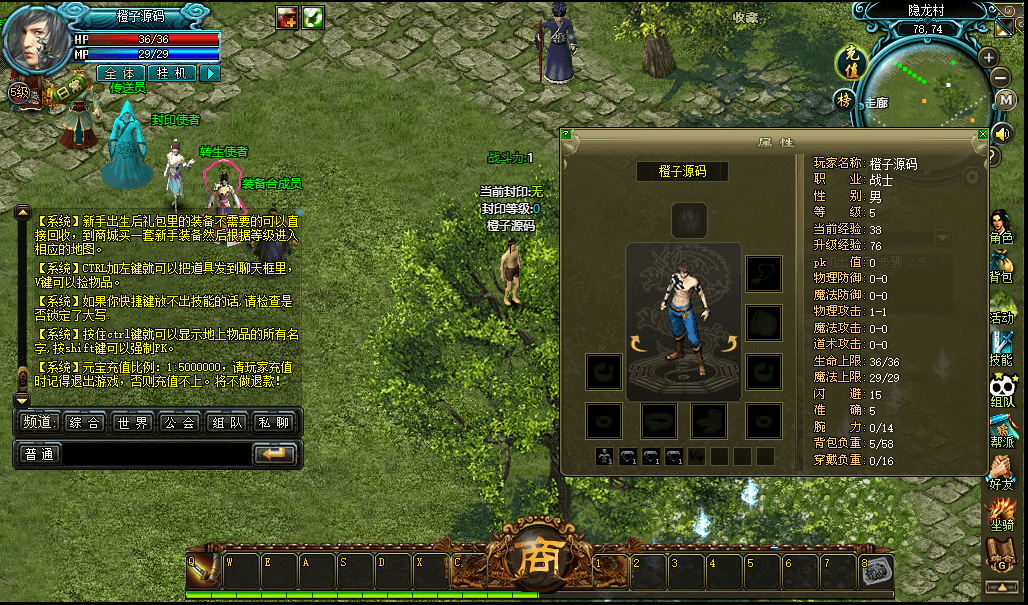This screenshot has height=605, width=1028.
Task: Open the 坐骑 mount panel
Action: [1001, 514]
